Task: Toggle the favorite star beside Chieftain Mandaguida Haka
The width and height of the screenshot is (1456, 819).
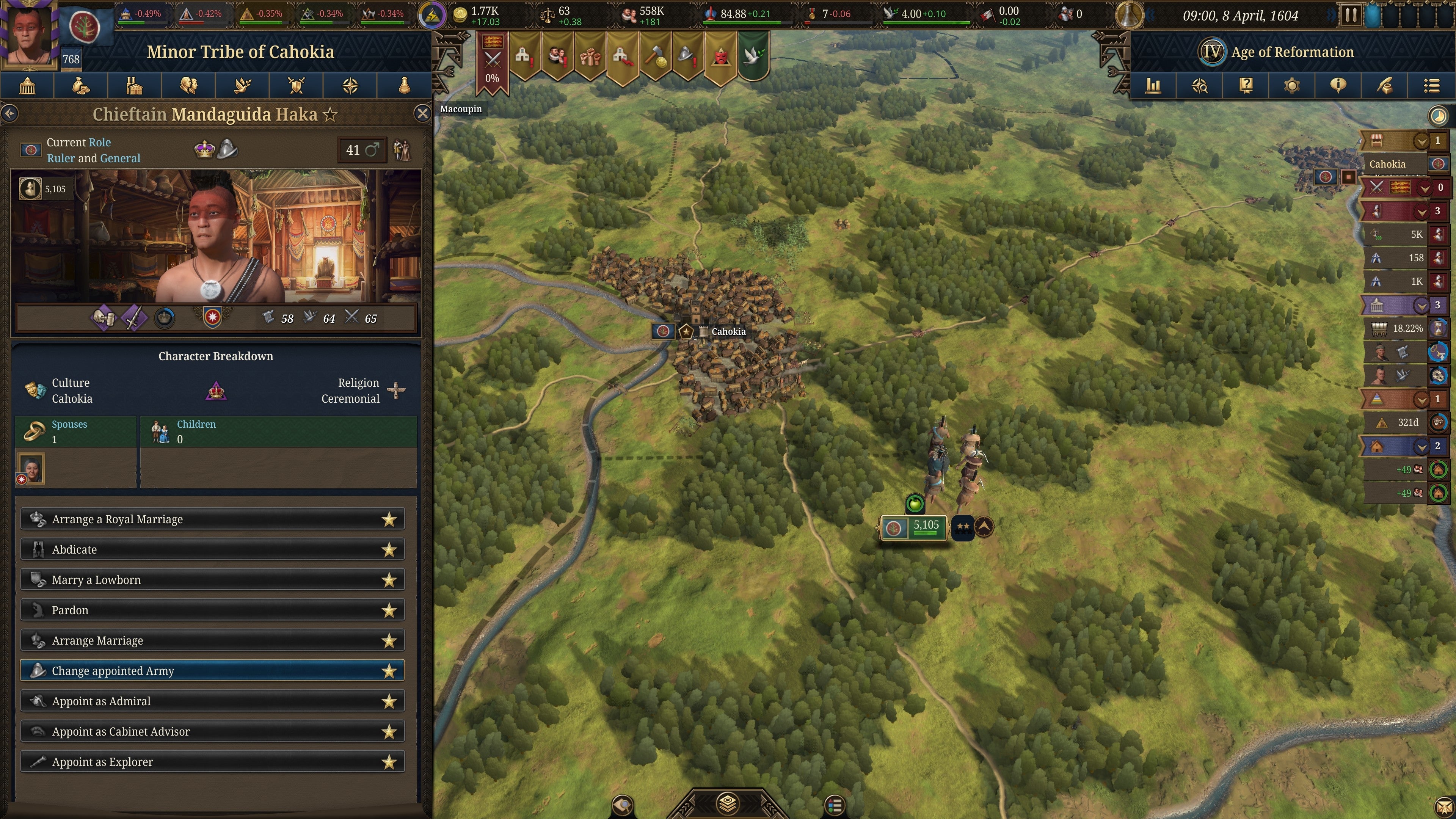Action: click(329, 114)
